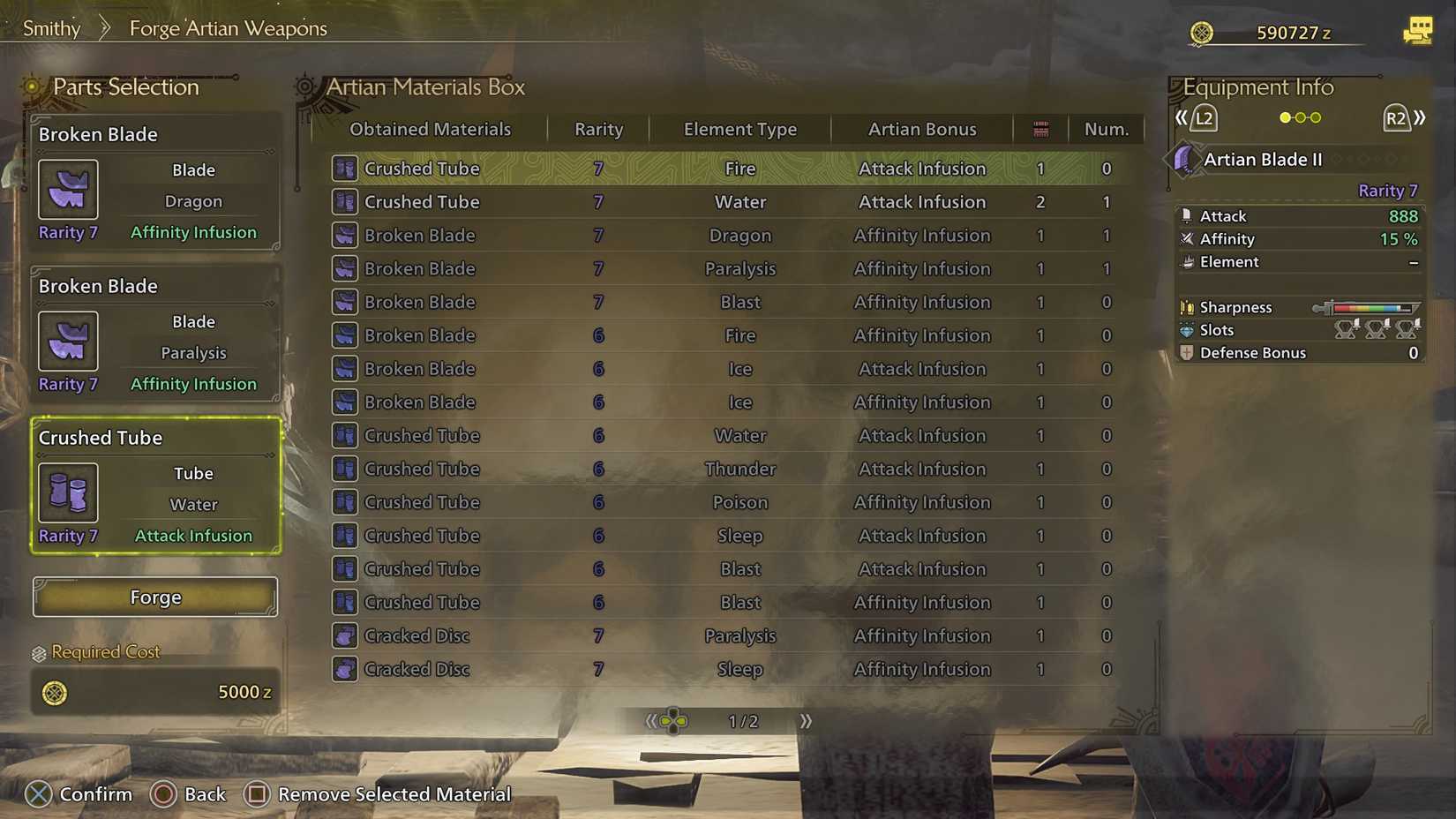
Task: Click Confirm at the bottom left
Action: tap(94, 793)
